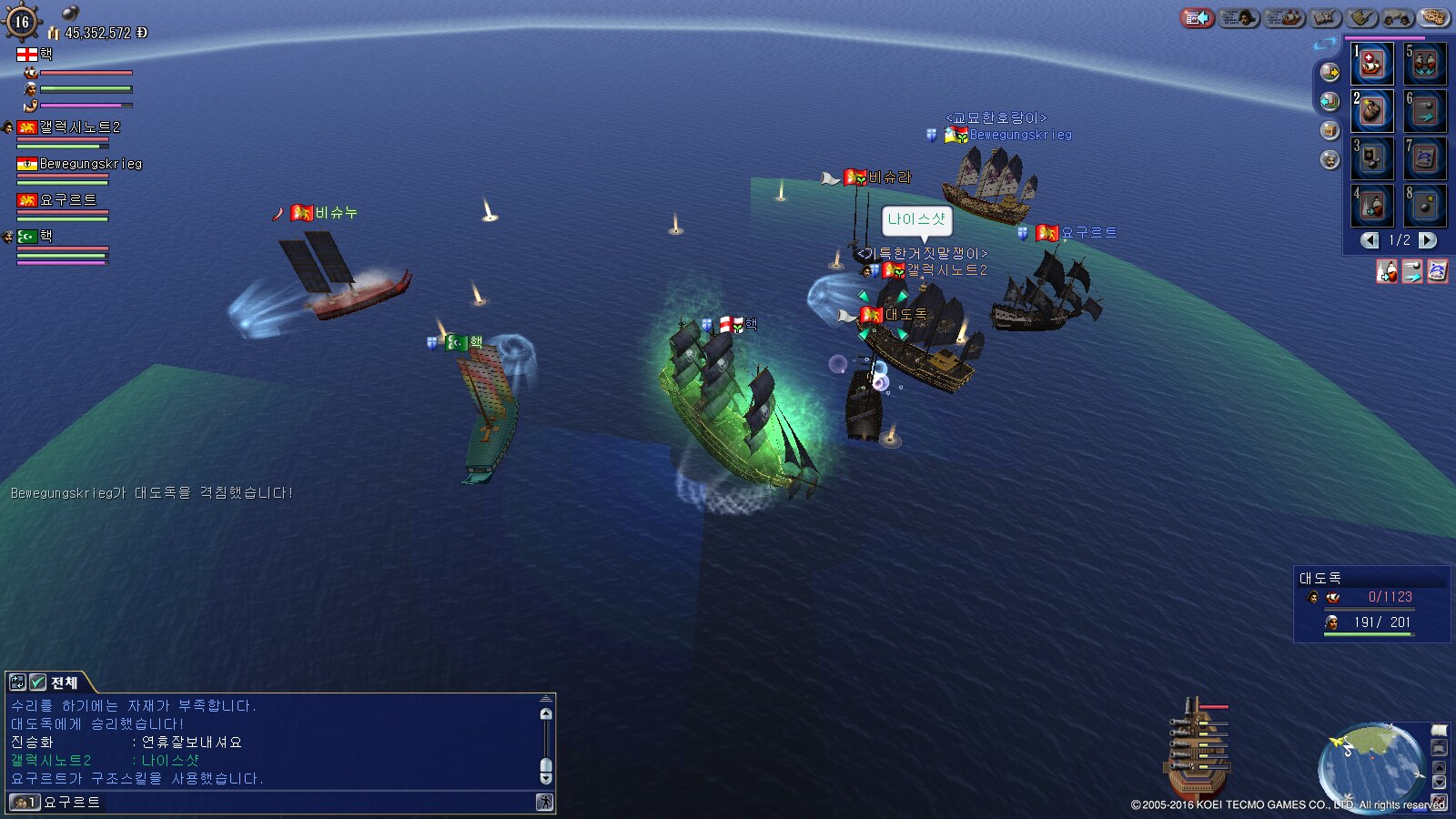Open the ship info menu
The height and width of the screenshot is (819, 1456).
click(x=1284, y=17)
